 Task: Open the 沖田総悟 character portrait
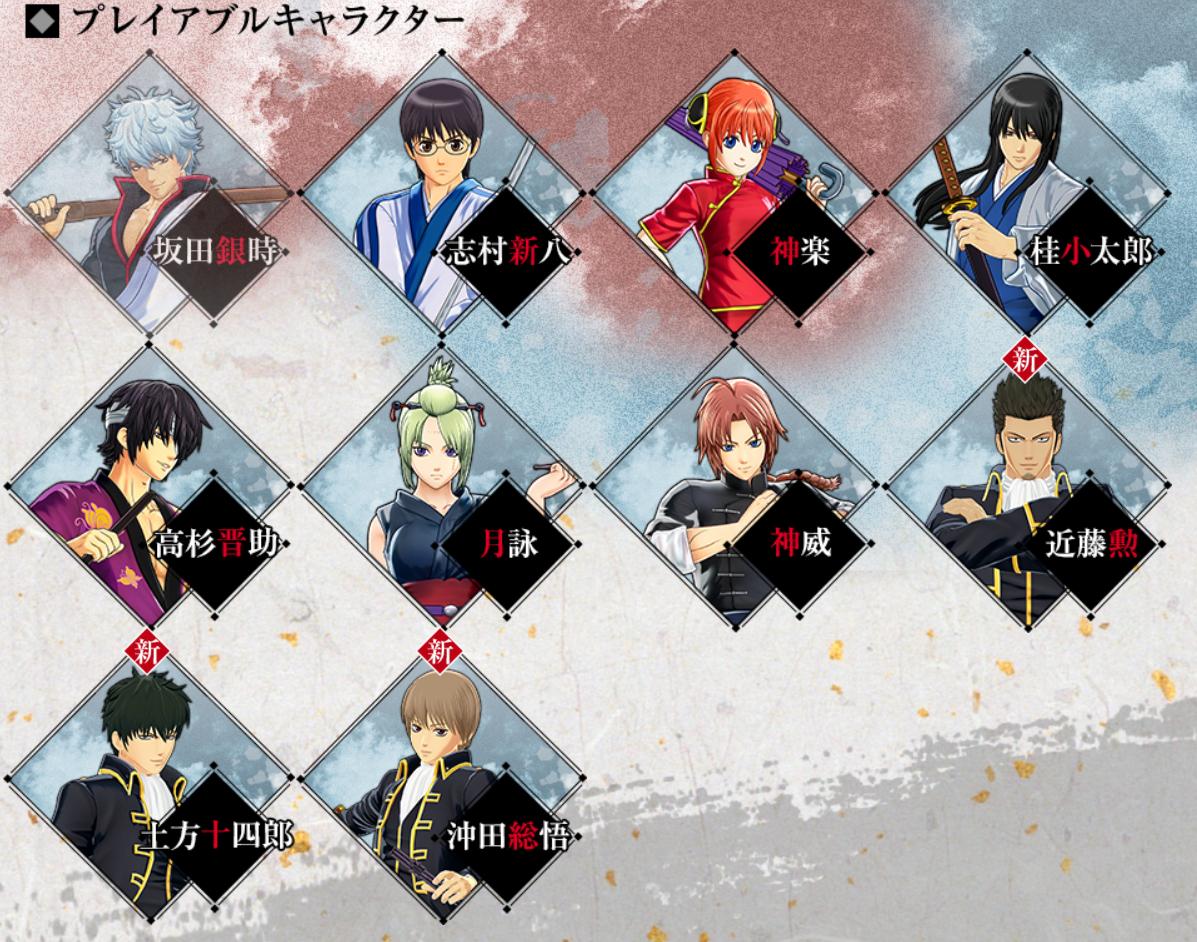tap(441, 780)
